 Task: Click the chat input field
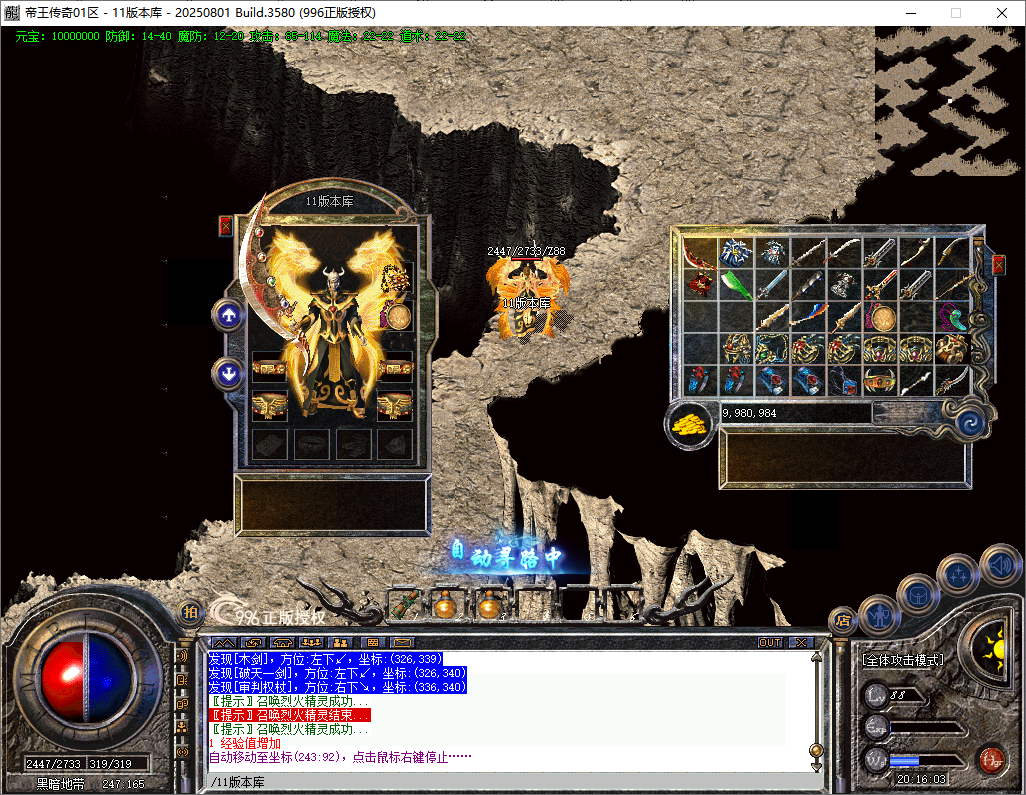pos(500,782)
